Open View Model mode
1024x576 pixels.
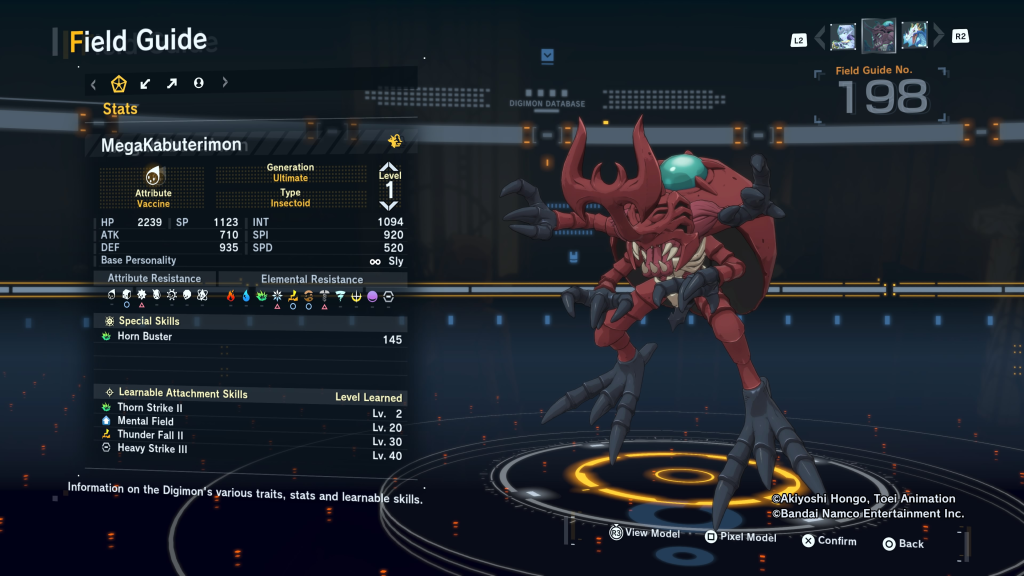(x=644, y=534)
